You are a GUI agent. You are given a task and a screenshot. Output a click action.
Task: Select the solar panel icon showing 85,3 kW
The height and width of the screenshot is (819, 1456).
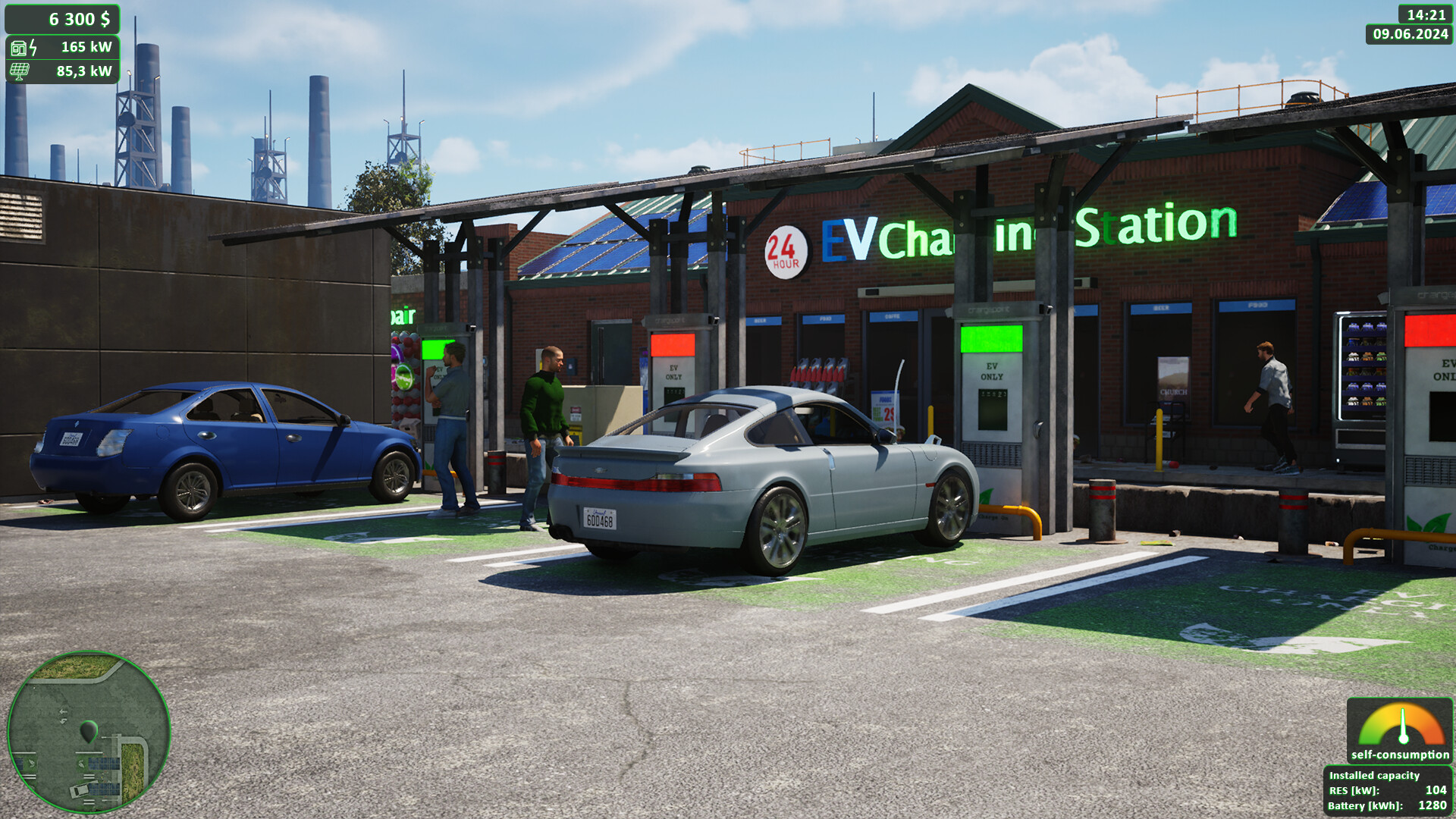(21, 72)
